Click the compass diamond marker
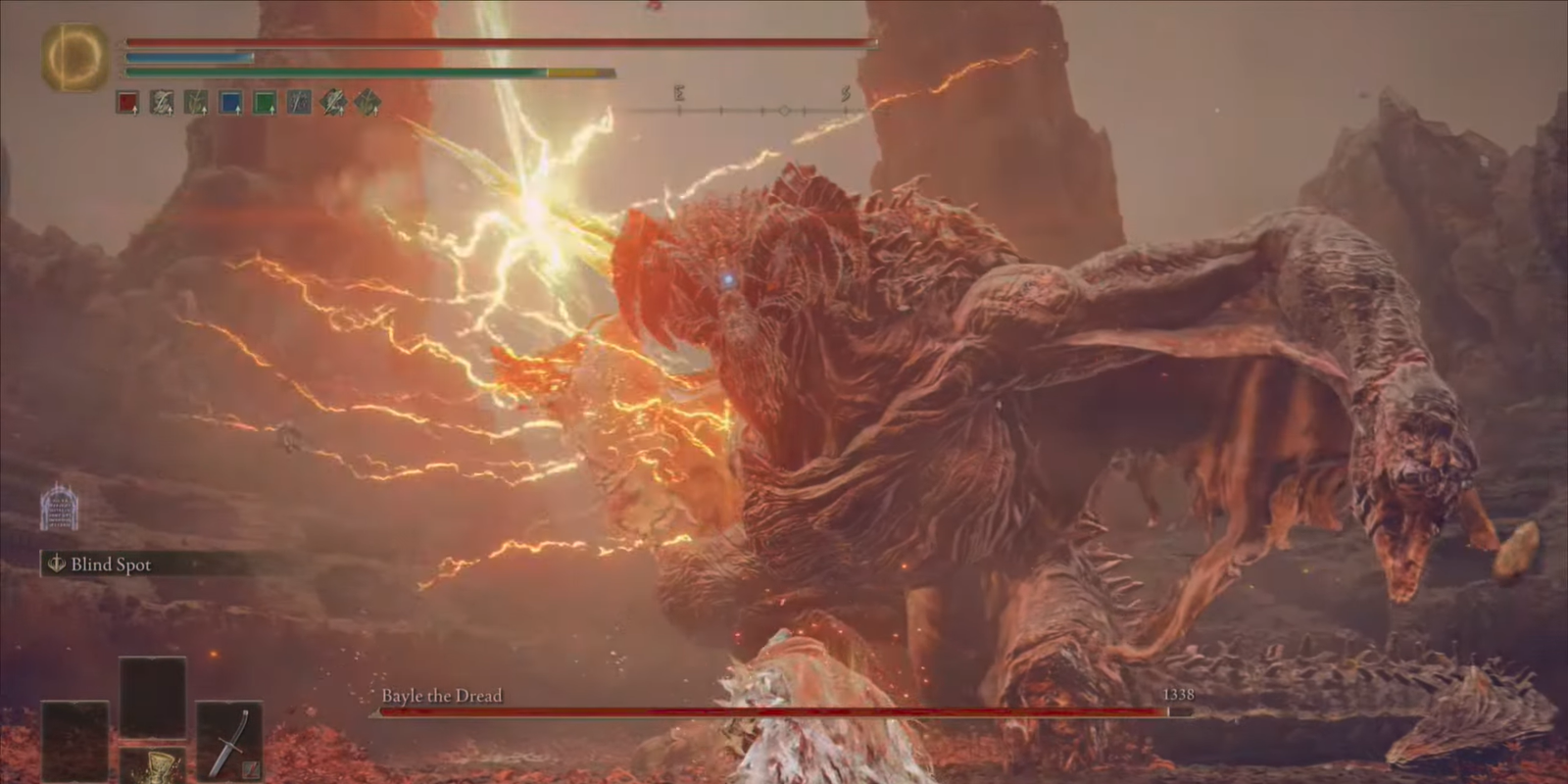 pyautogui.click(x=783, y=111)
